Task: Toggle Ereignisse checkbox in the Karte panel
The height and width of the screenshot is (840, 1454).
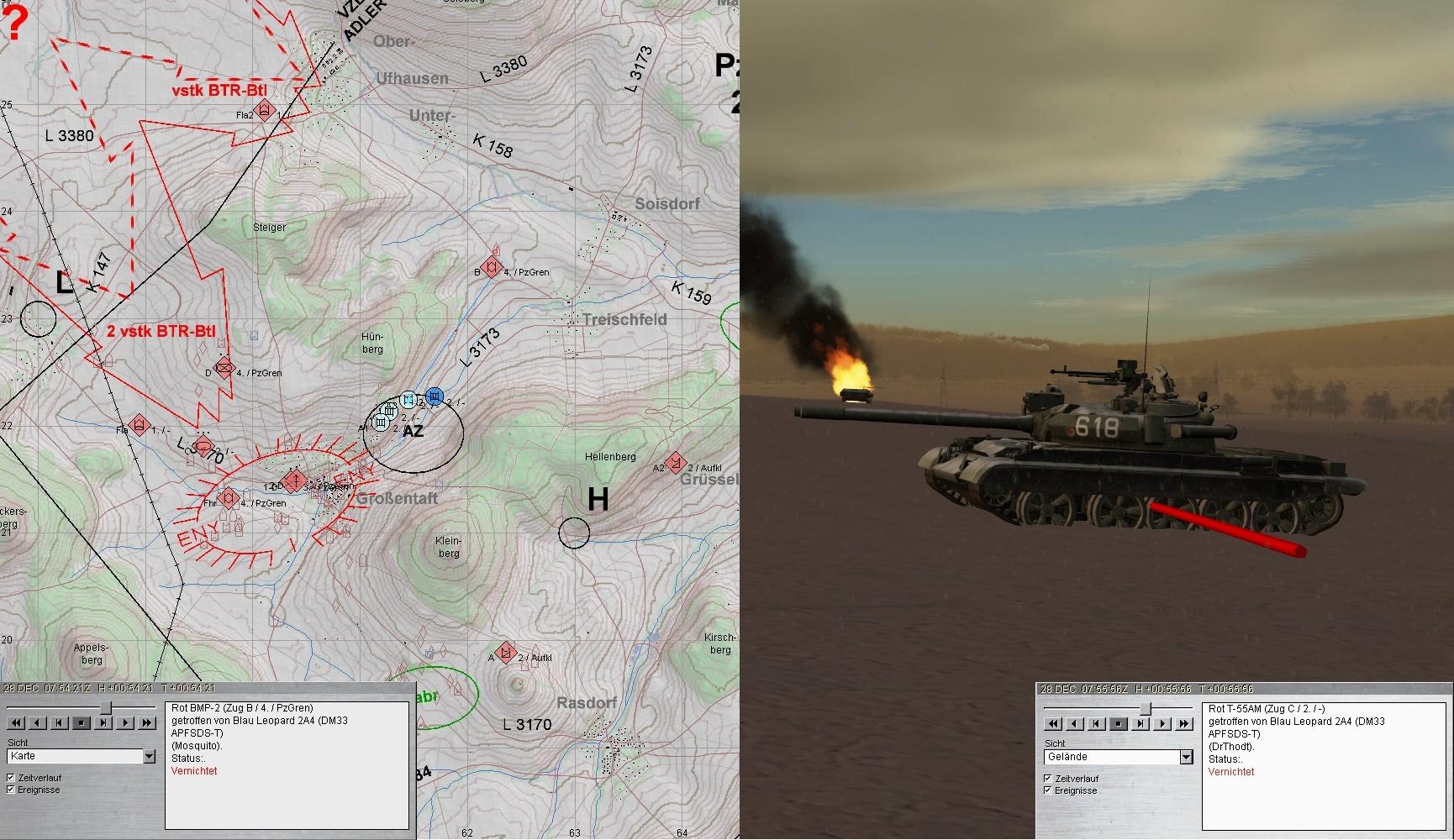Action: click(x=11, y=790)
